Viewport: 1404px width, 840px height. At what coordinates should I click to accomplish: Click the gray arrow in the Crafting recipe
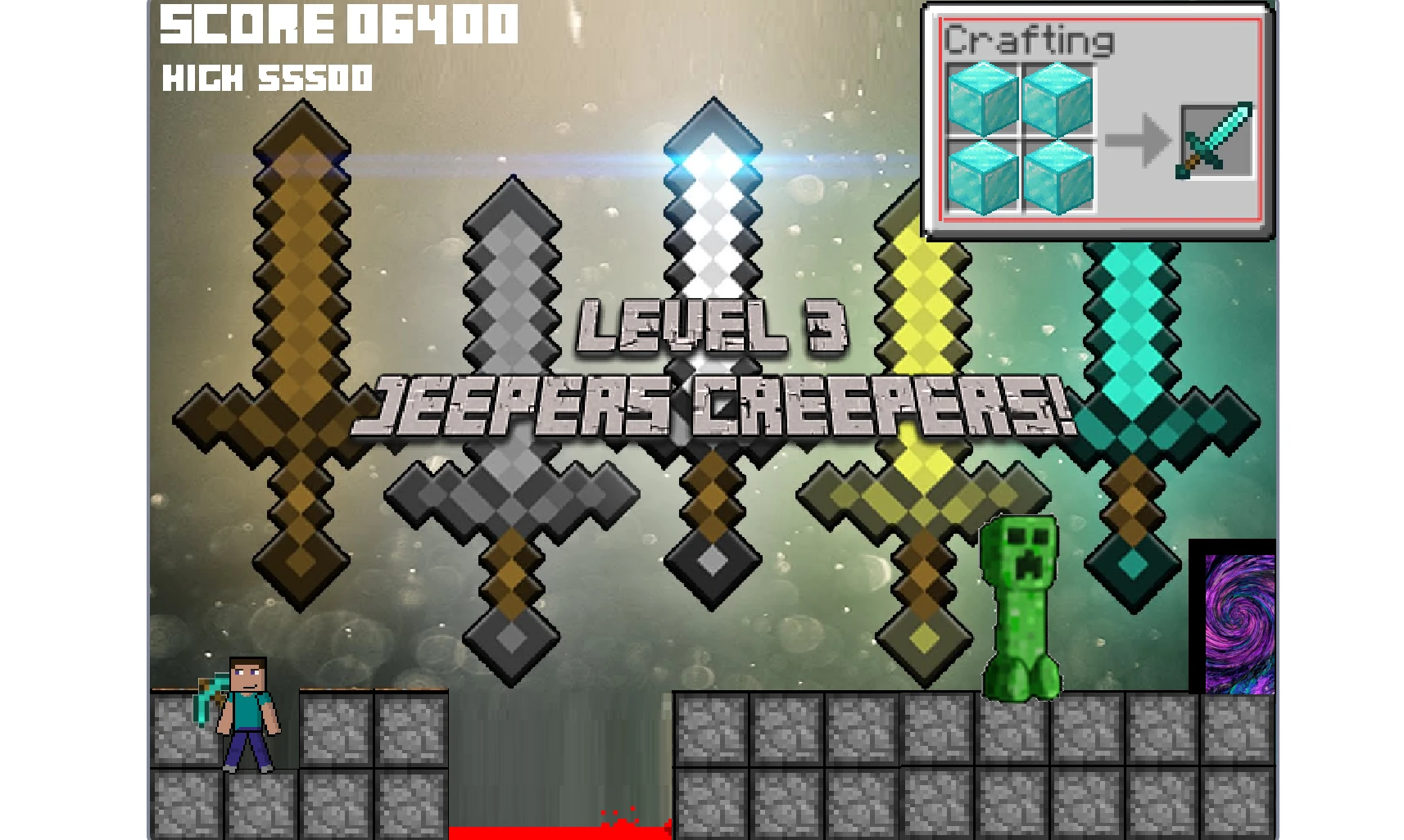(1139, 141)
